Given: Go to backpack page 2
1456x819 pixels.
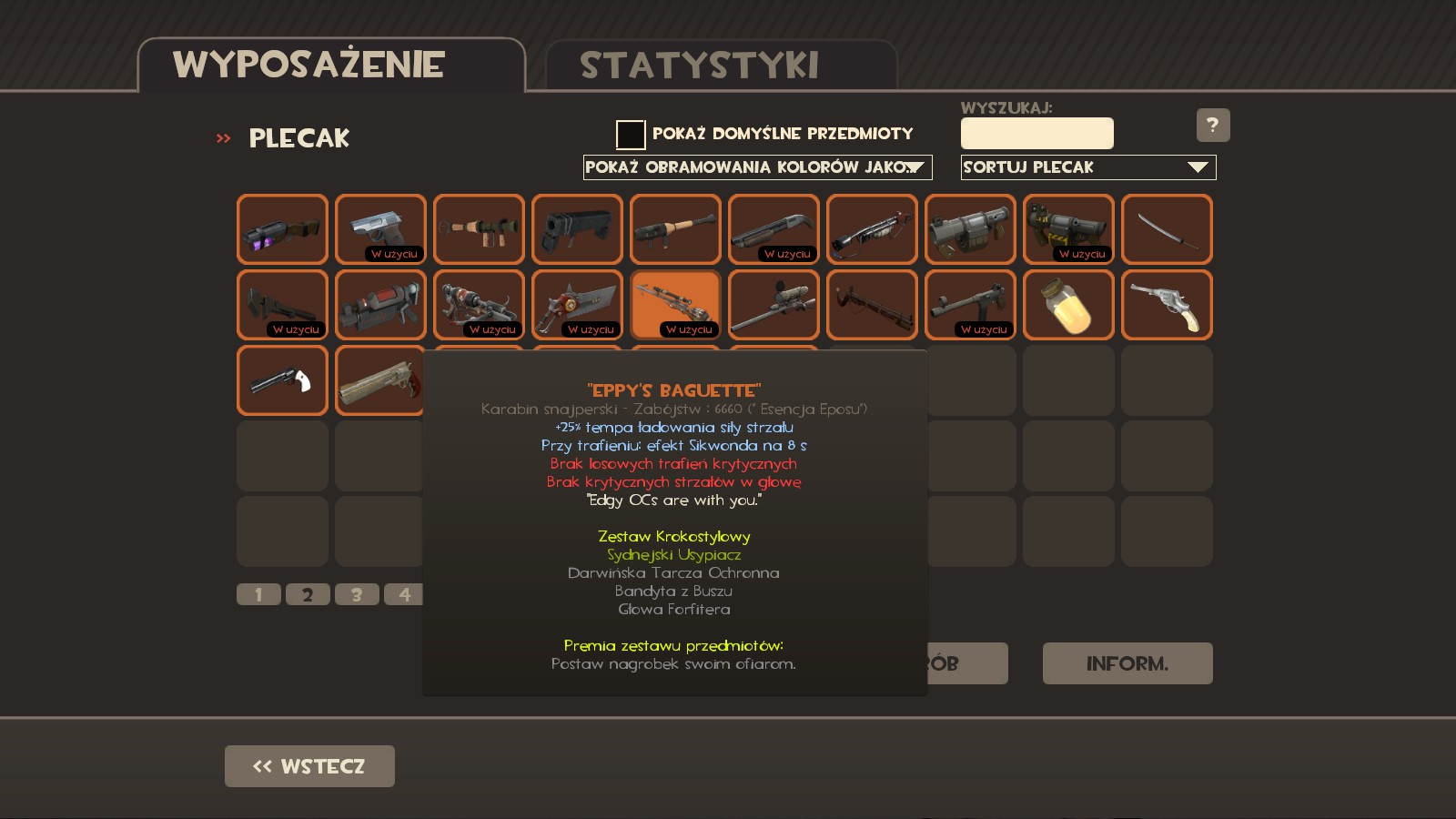Looking at the screenshot, I should pyautogui.click(x=308, y=594).
